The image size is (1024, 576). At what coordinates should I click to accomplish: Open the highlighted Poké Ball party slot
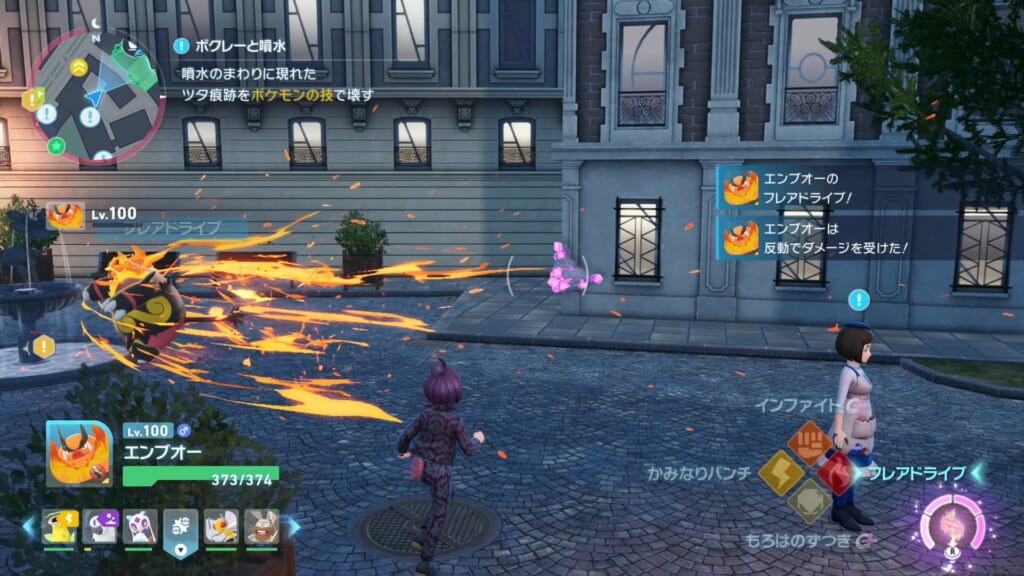pyautogui.click(x=181, y=527)
